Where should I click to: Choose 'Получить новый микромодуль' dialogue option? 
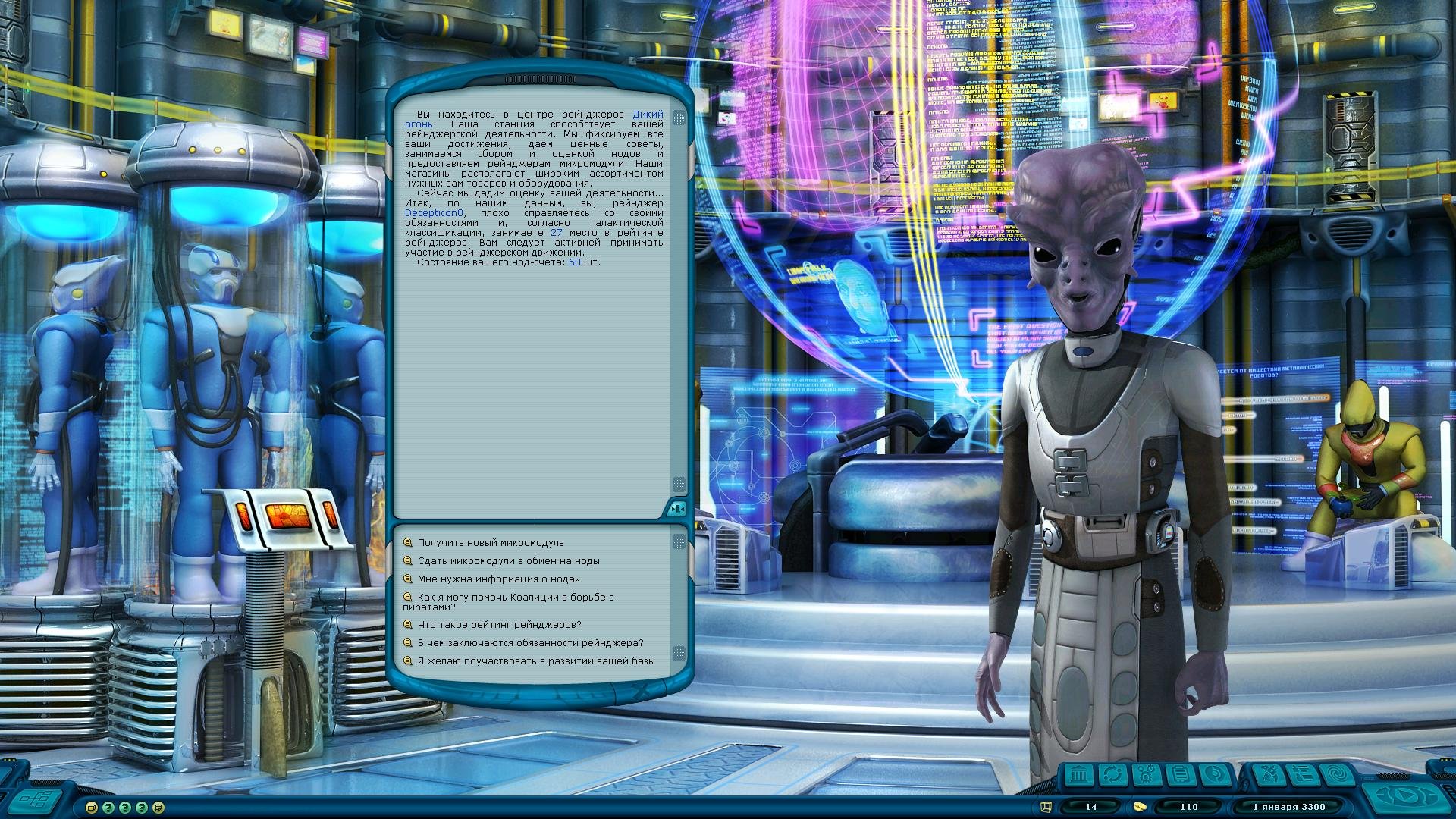point(491,543)
